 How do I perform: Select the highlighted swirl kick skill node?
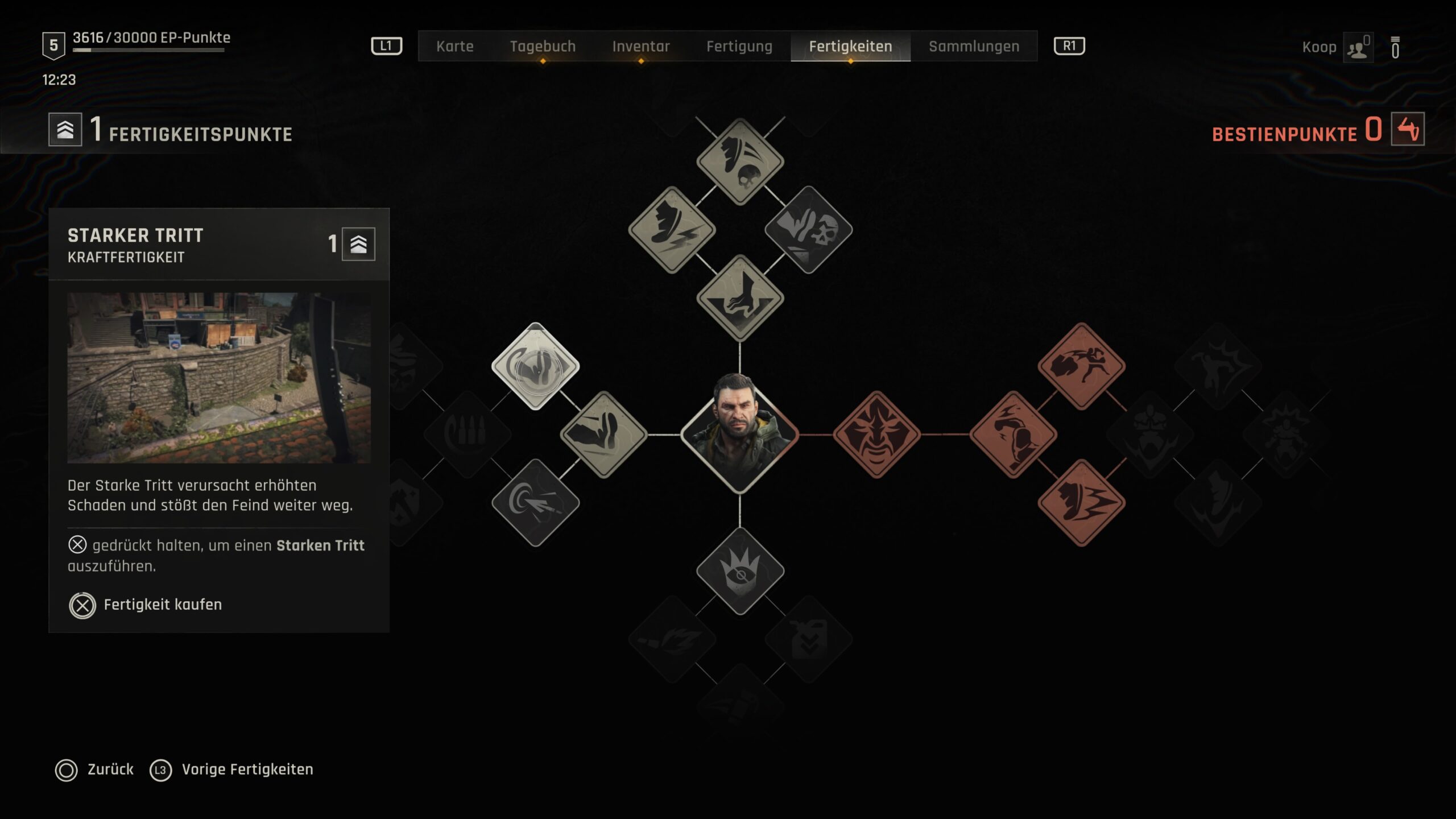535,366
